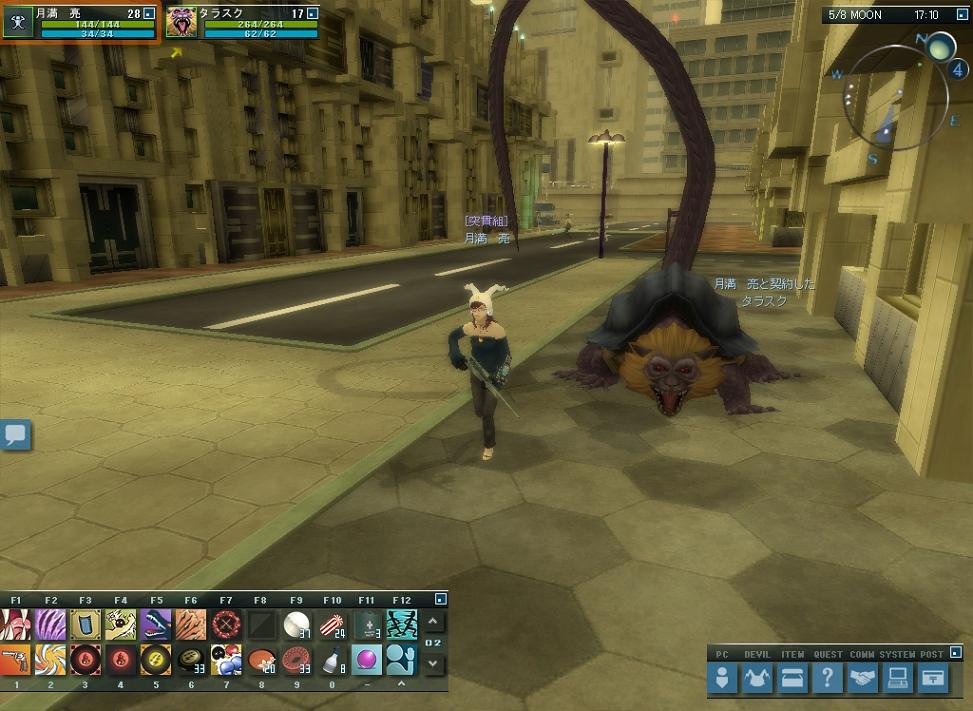Open the ITEM inventory menu

[x=792, y=678]
